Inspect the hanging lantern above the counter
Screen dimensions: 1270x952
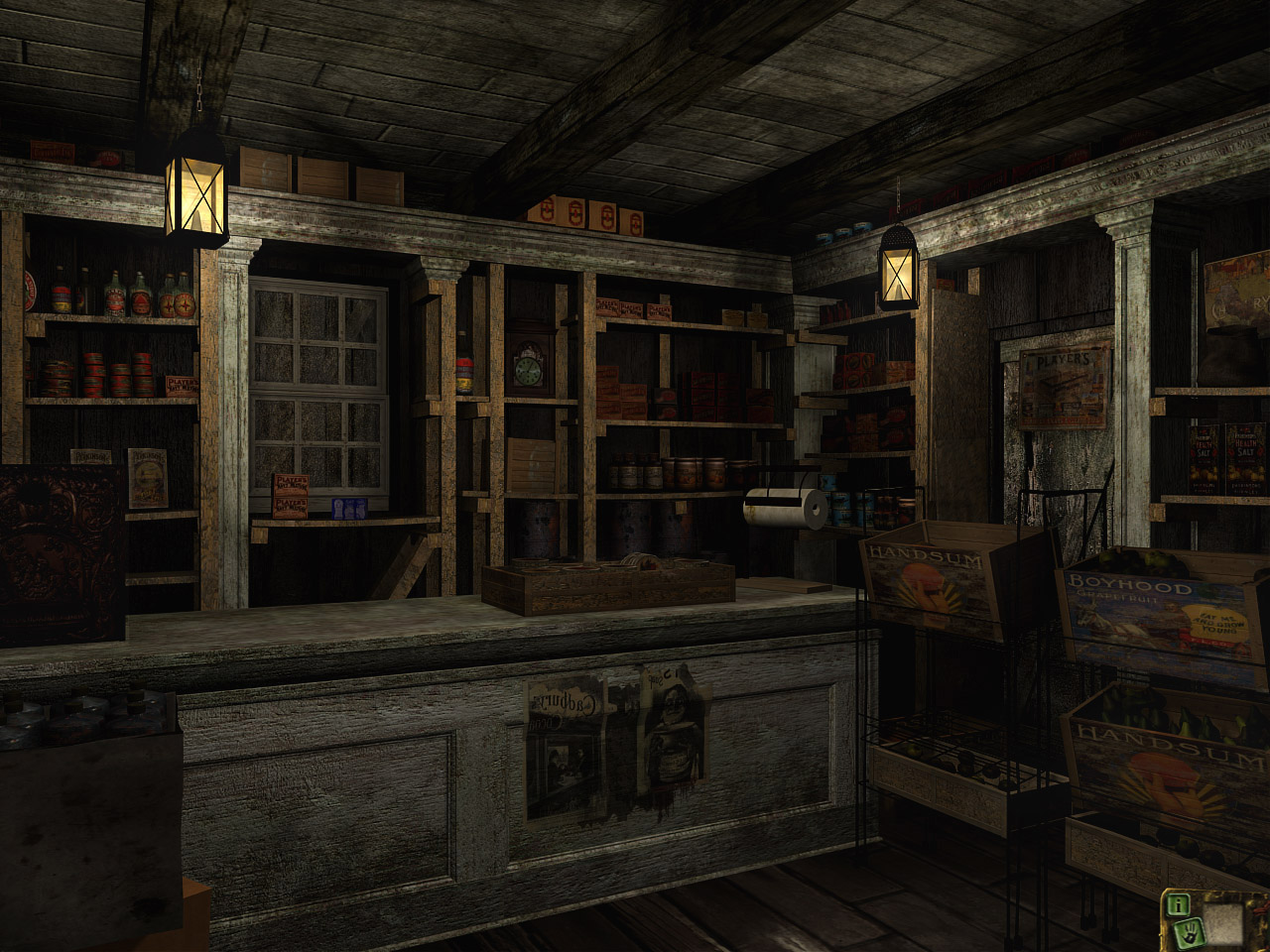coord(194,193)
